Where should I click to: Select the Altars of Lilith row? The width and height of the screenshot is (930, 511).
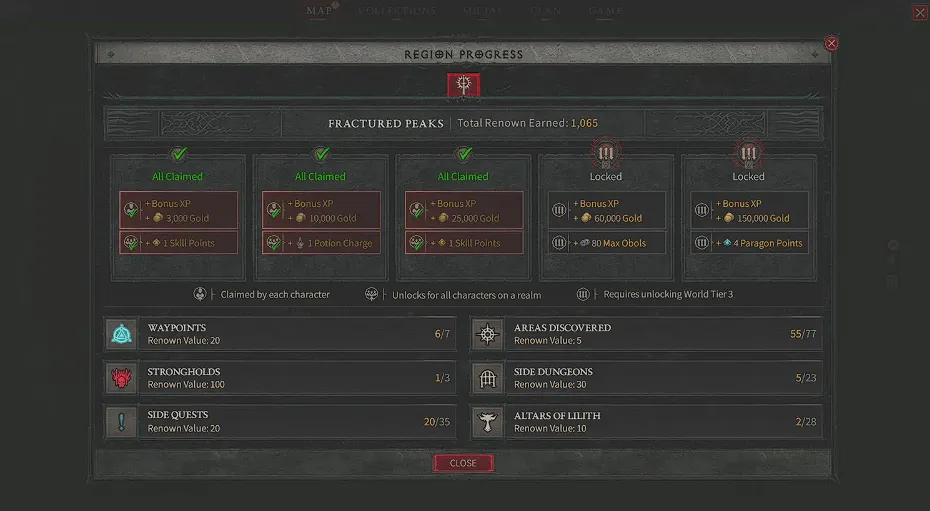(x=646, y=421)
